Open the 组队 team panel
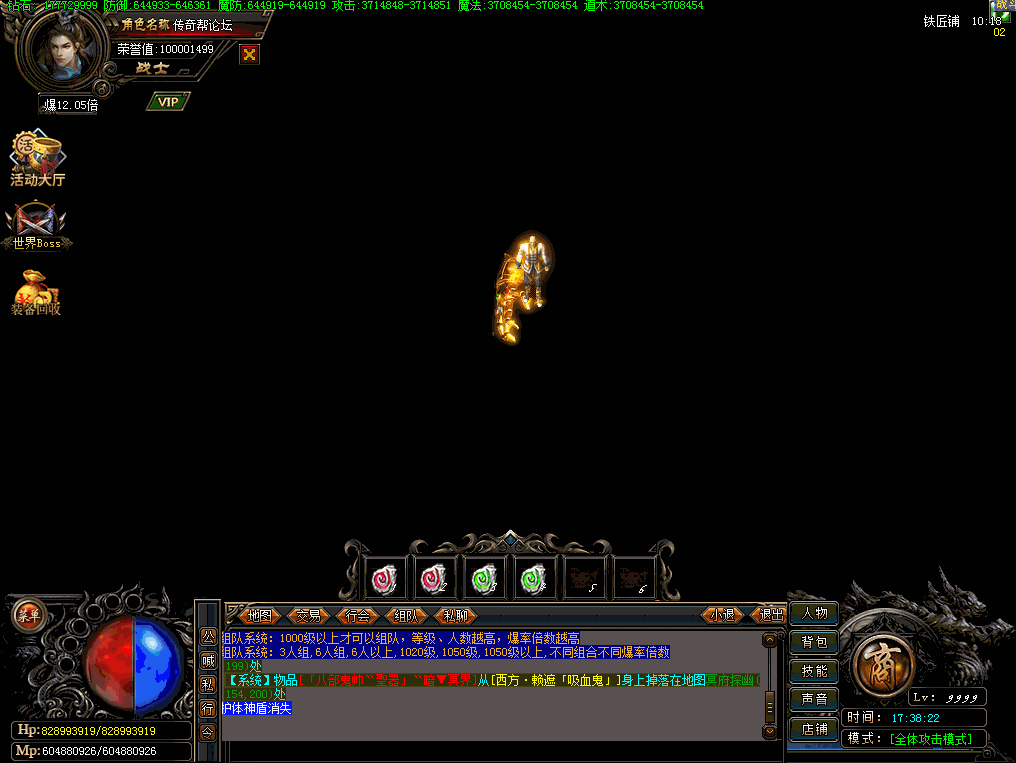1016x763 pixels. pos(407,615)
